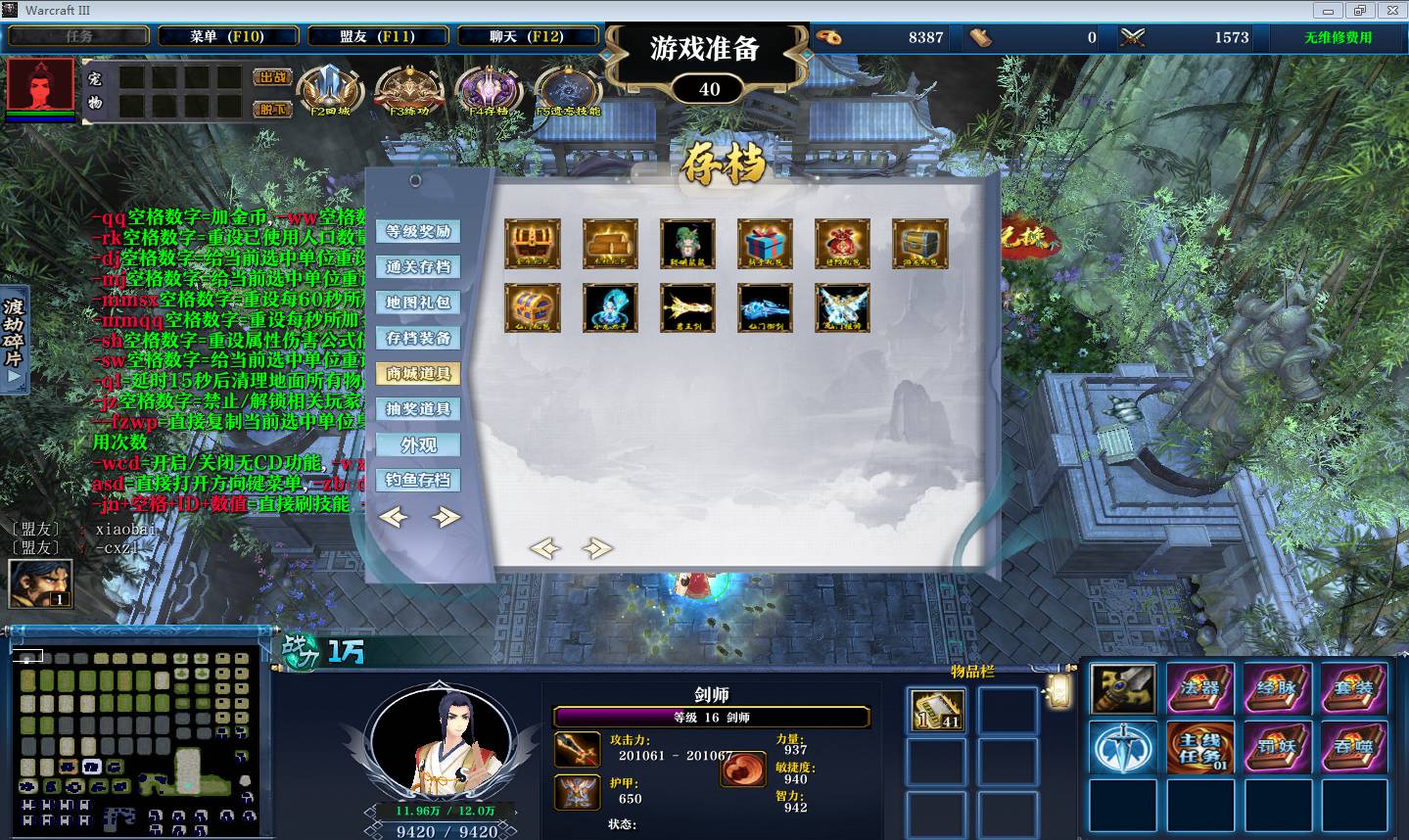
Task: Close the Warcraft III window
Action: [x=1389, y=10]
